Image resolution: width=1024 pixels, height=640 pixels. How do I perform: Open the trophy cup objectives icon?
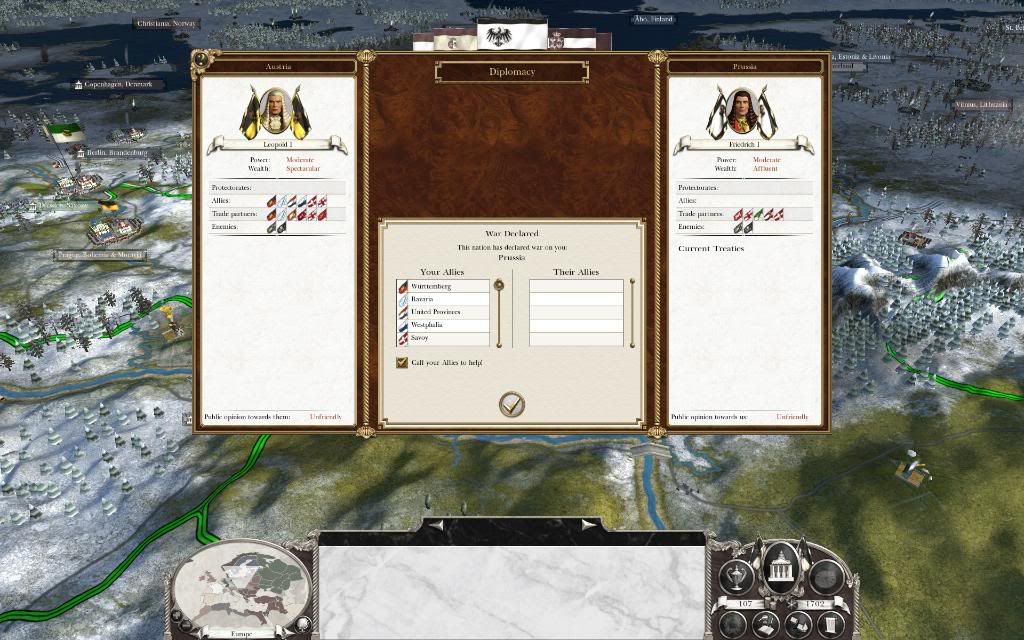(737, 577)
